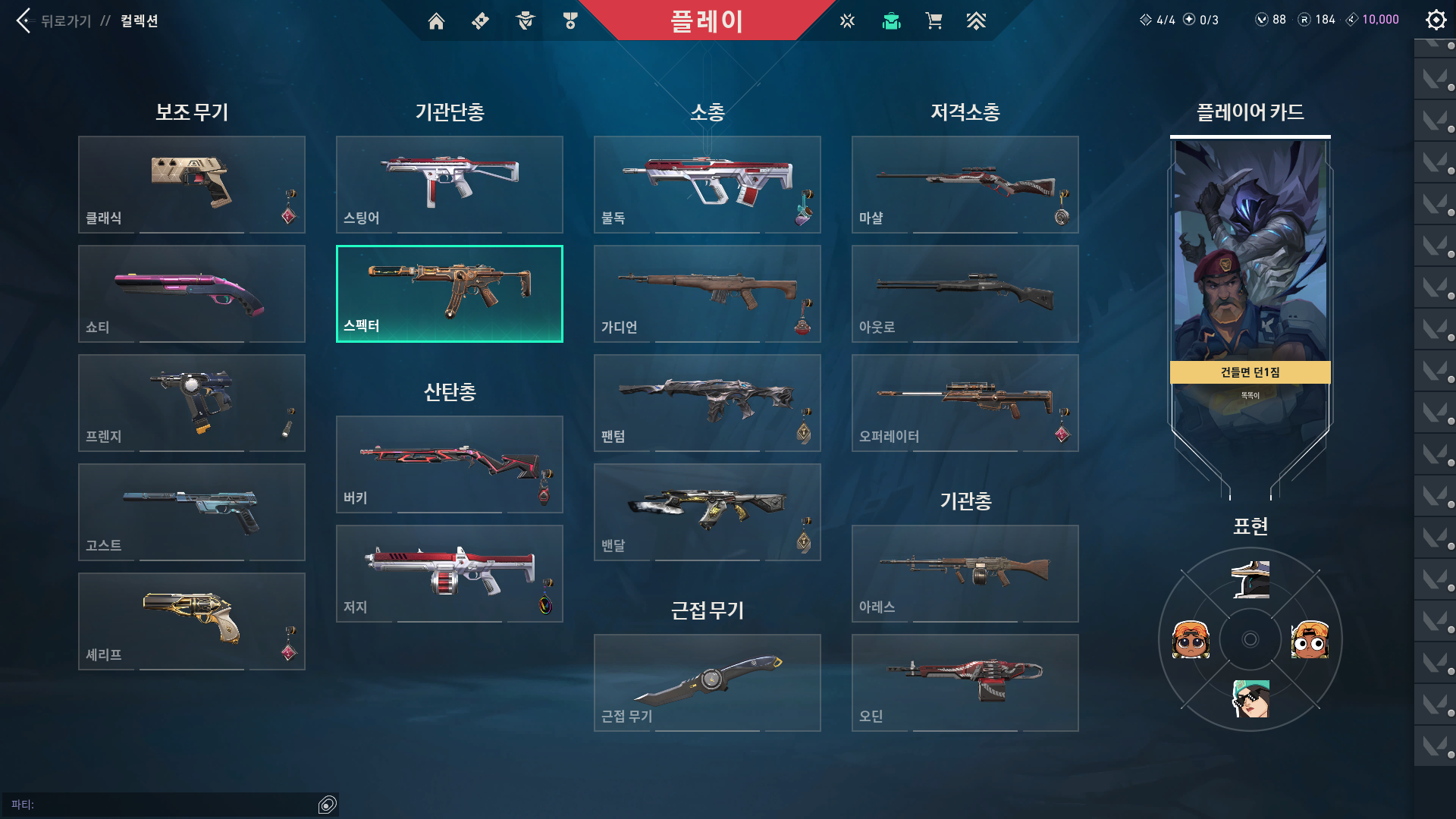Image resolution: width=1456 pixels, height=819 pixels.
Task: Open the home tab icon
Action: tap(436, 21)
